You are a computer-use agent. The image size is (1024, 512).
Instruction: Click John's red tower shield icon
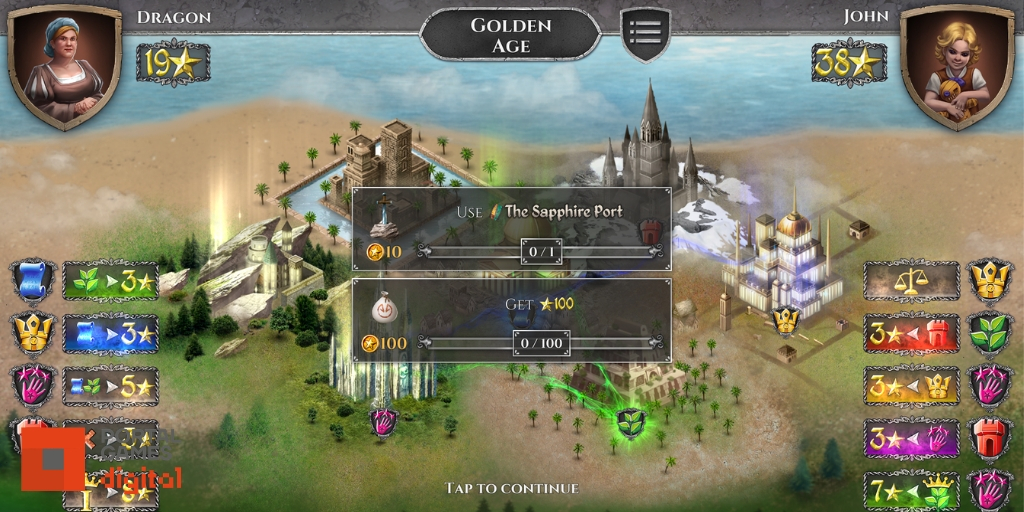(x=989, y=438)
